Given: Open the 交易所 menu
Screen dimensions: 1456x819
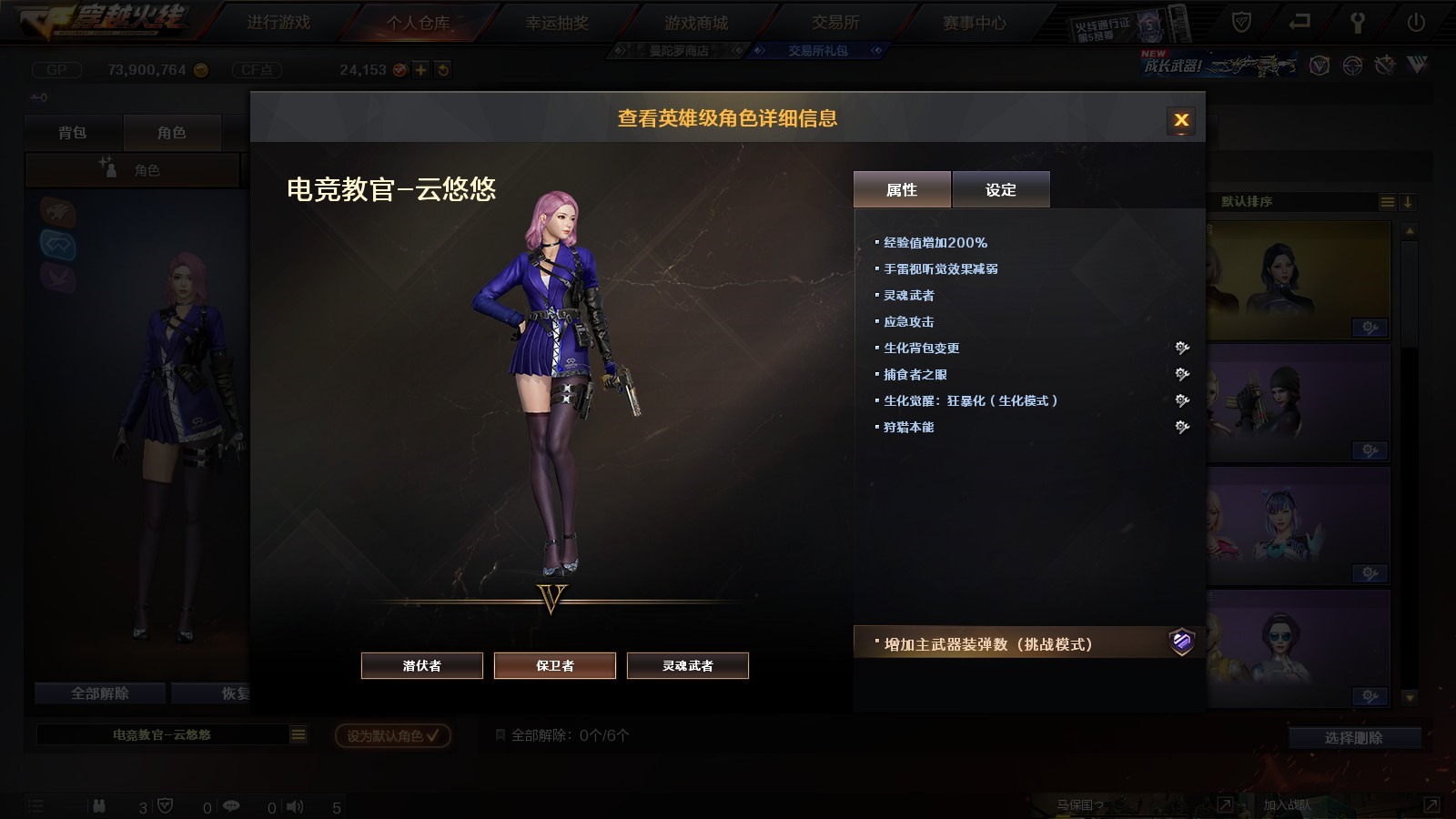Looking at the screenshot, I should (835, 23).
